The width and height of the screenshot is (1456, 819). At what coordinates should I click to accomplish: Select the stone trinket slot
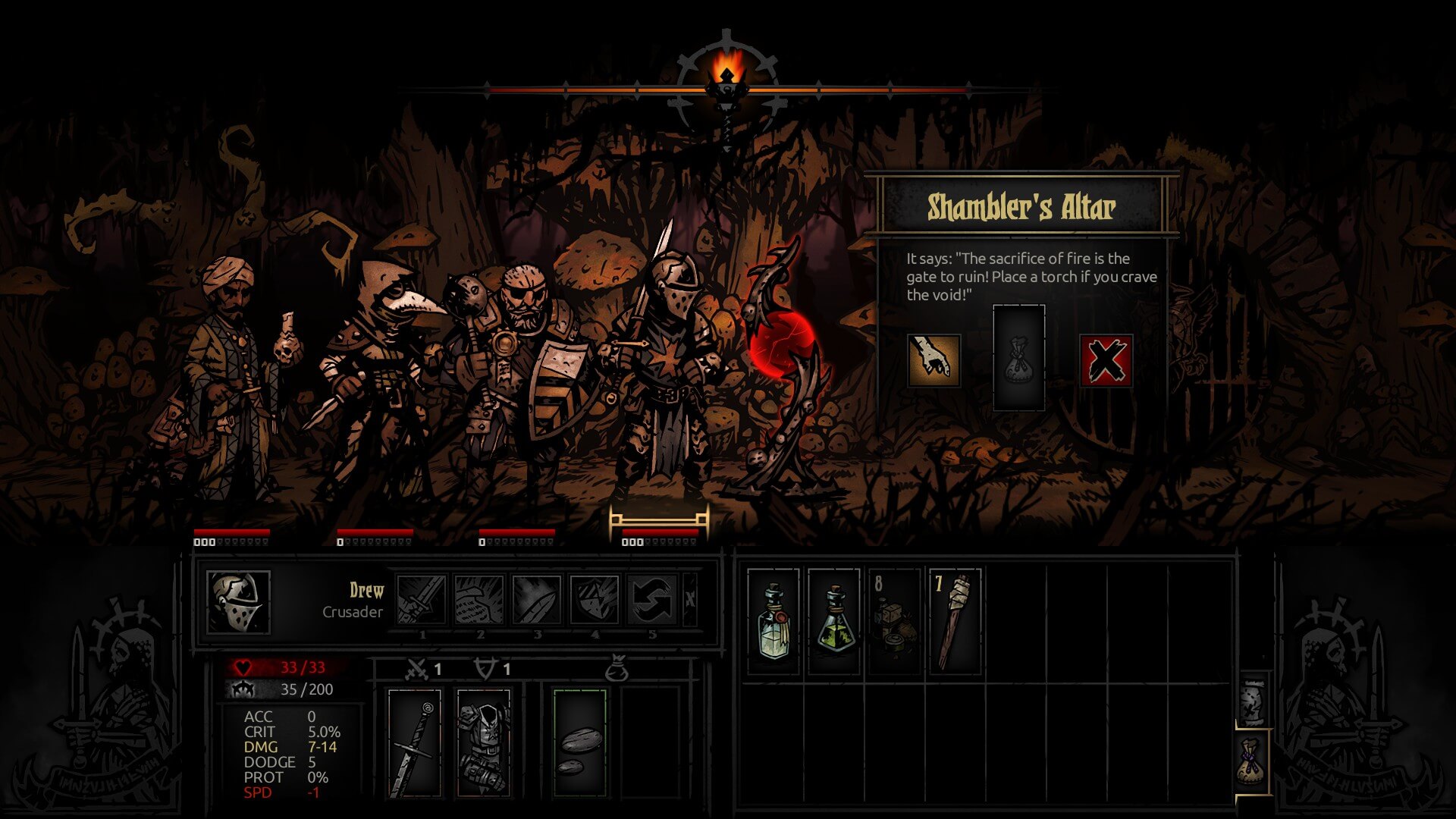pyautogui.click(x=580, y=743)
